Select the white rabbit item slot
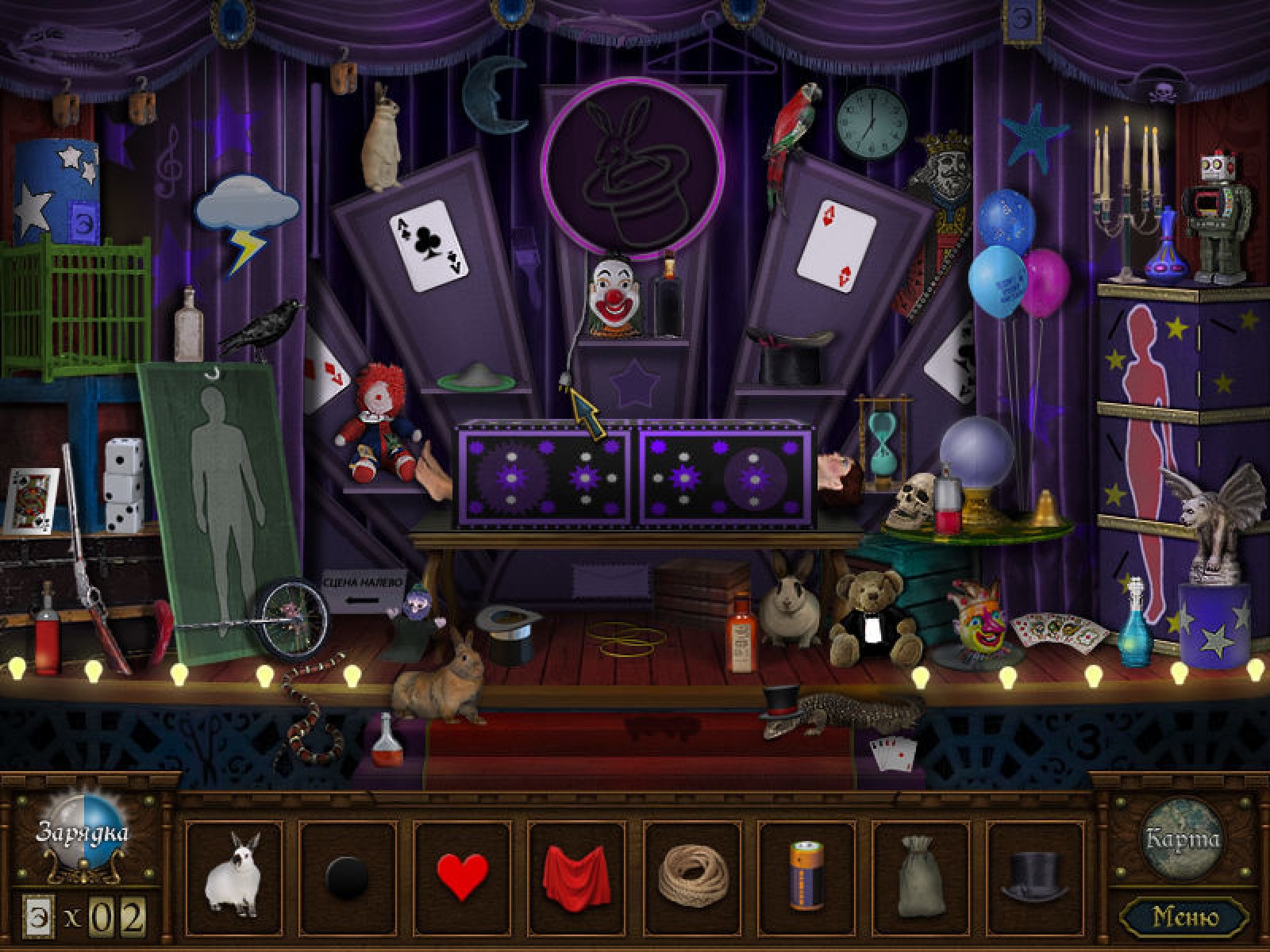 tap(233, 876)
